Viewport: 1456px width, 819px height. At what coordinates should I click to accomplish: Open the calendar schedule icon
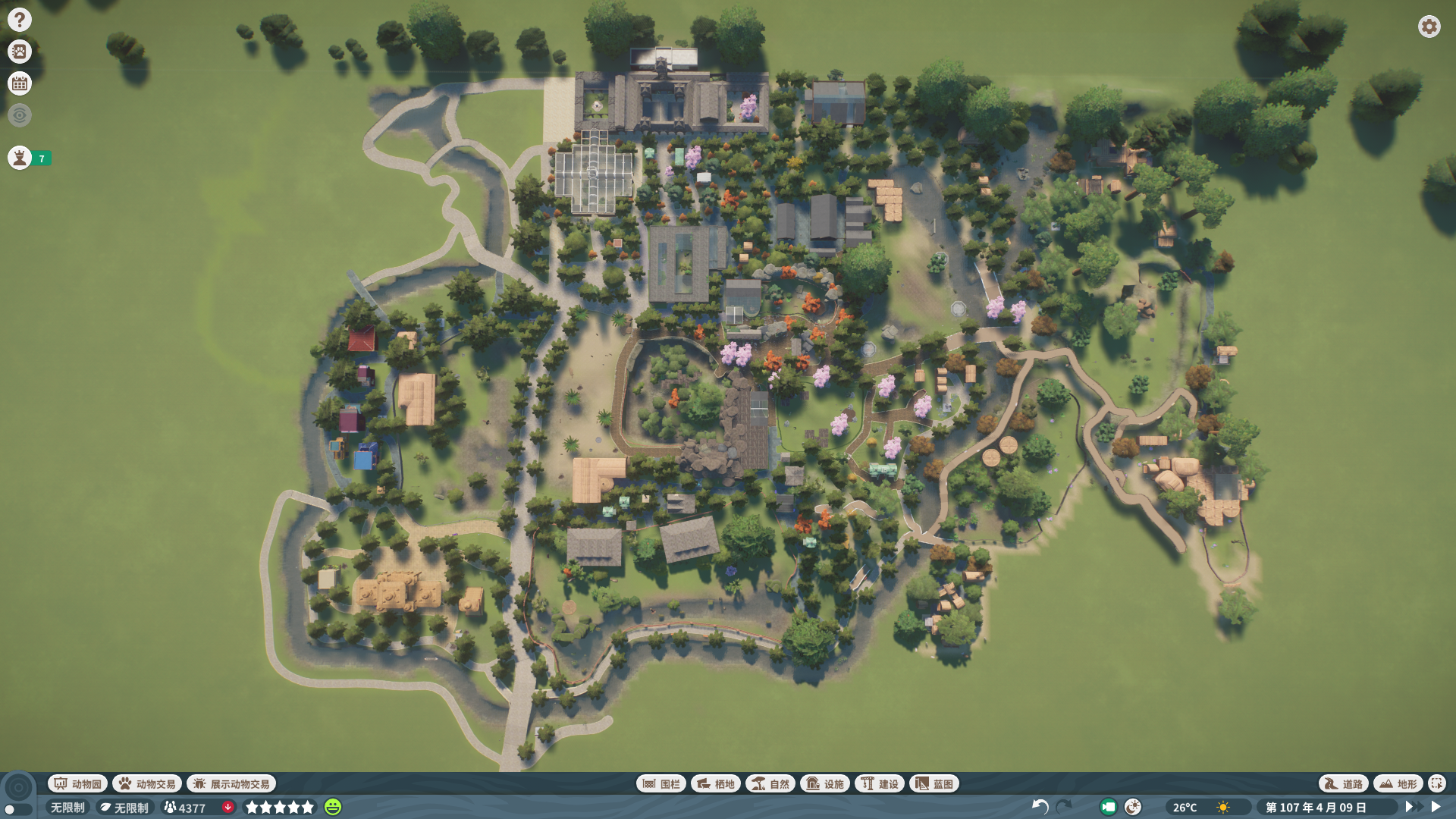pyautogui.click(x=20, y=83)
